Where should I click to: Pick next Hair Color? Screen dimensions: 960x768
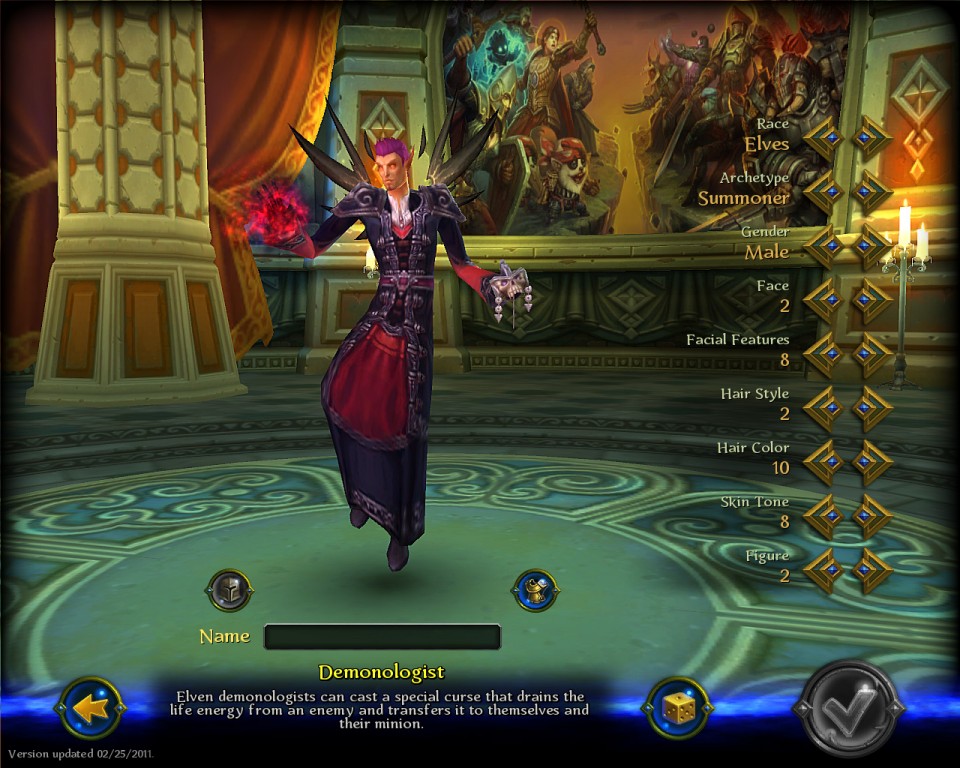point(872,462)
